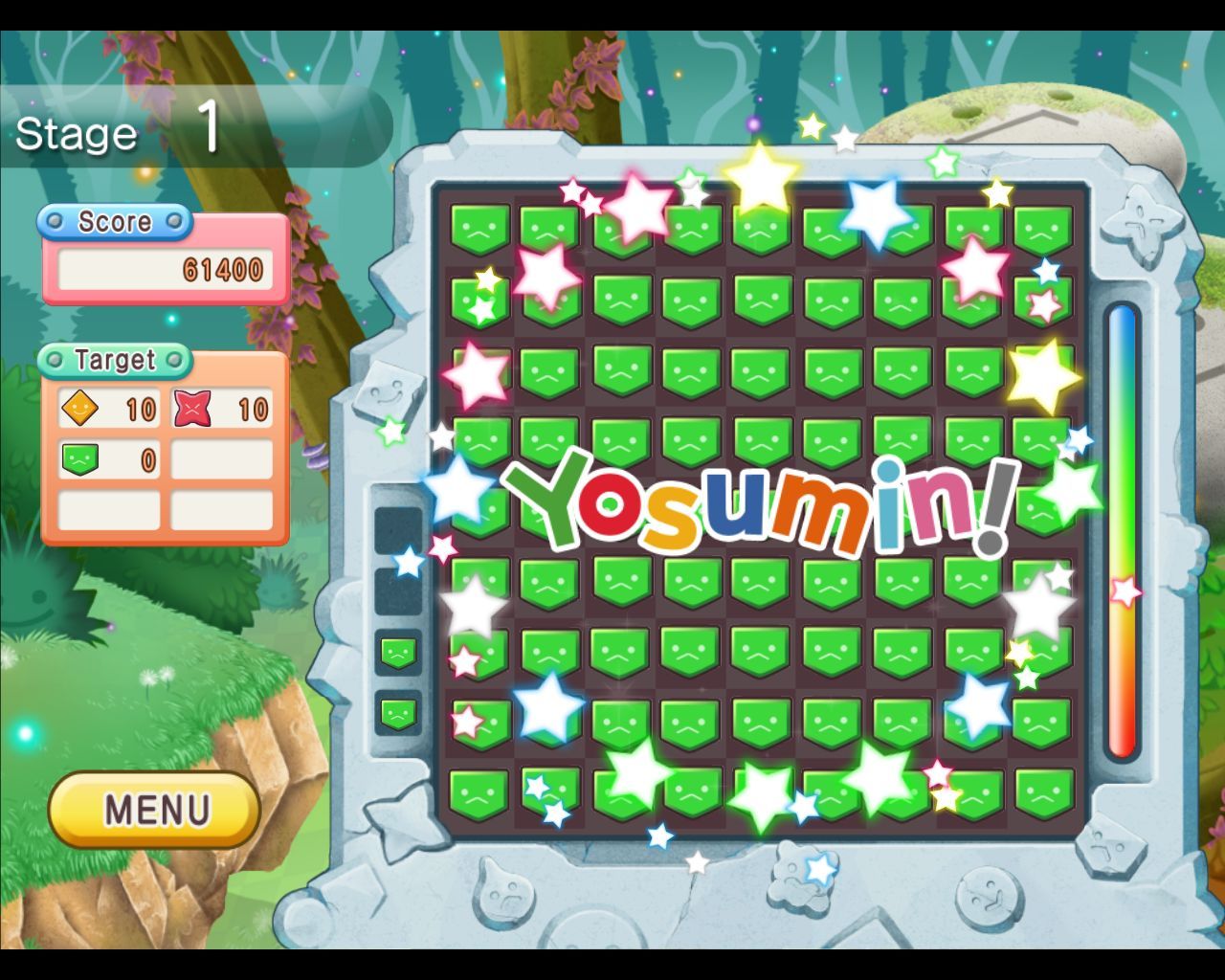Click the Score label tab
The image size is (1225, 980).
[x=115, y=222]
